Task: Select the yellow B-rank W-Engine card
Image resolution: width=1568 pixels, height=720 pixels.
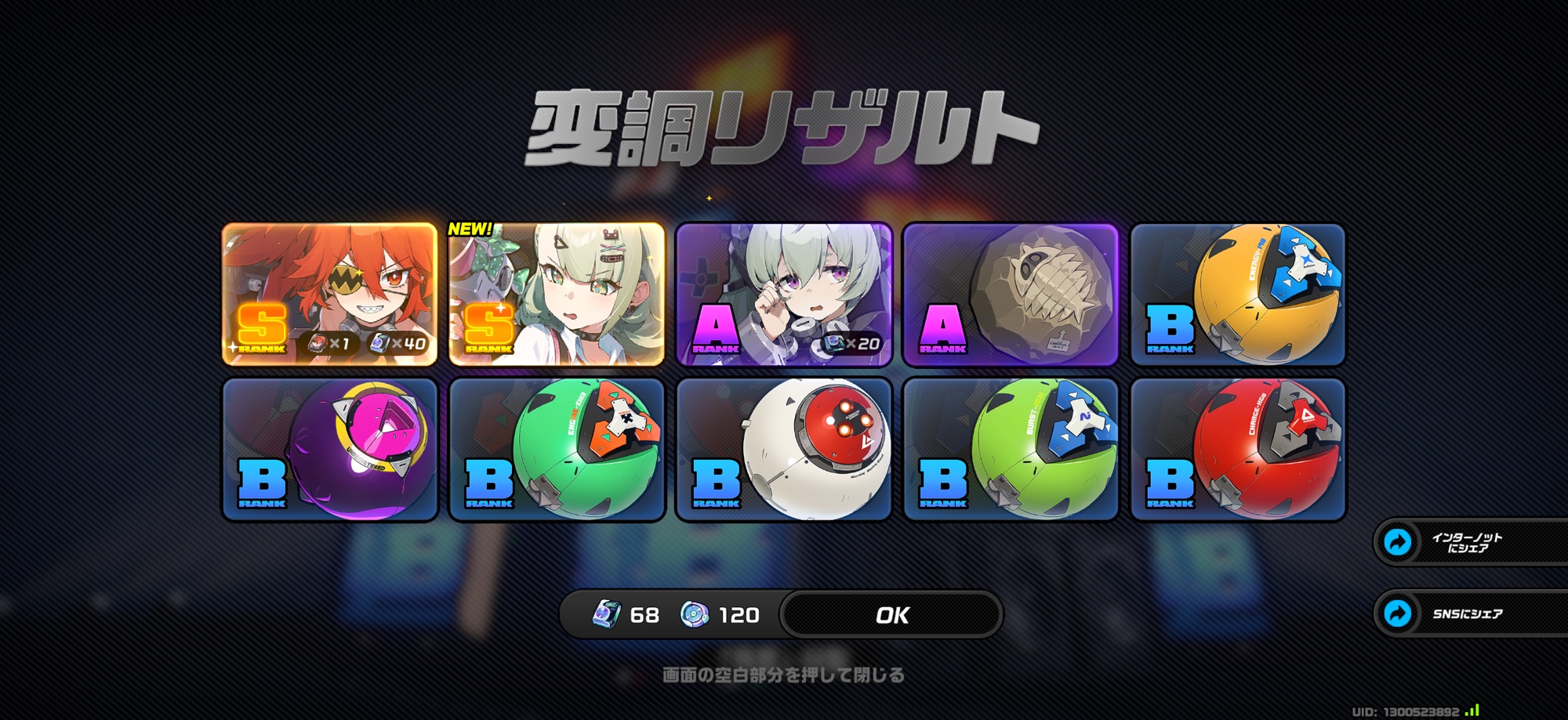Action: click(1238, 295)
